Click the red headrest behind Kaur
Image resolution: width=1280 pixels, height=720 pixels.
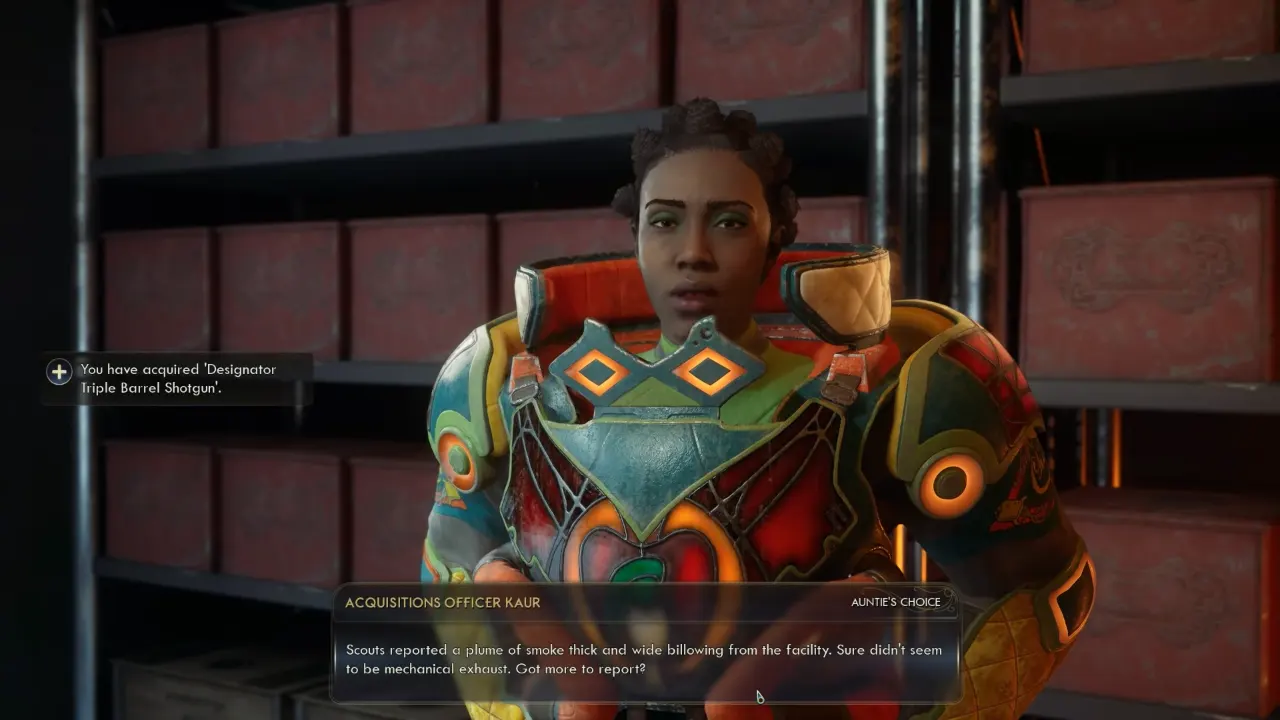click(x=590, y=290)
